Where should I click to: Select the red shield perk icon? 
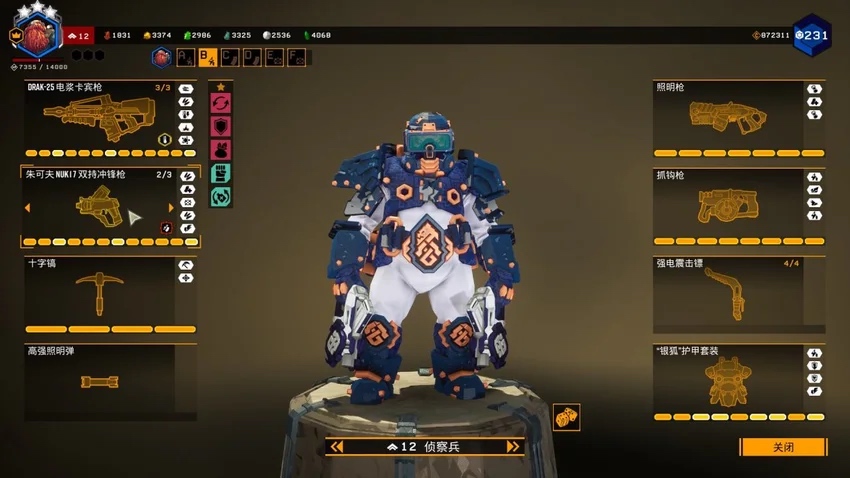221,125
